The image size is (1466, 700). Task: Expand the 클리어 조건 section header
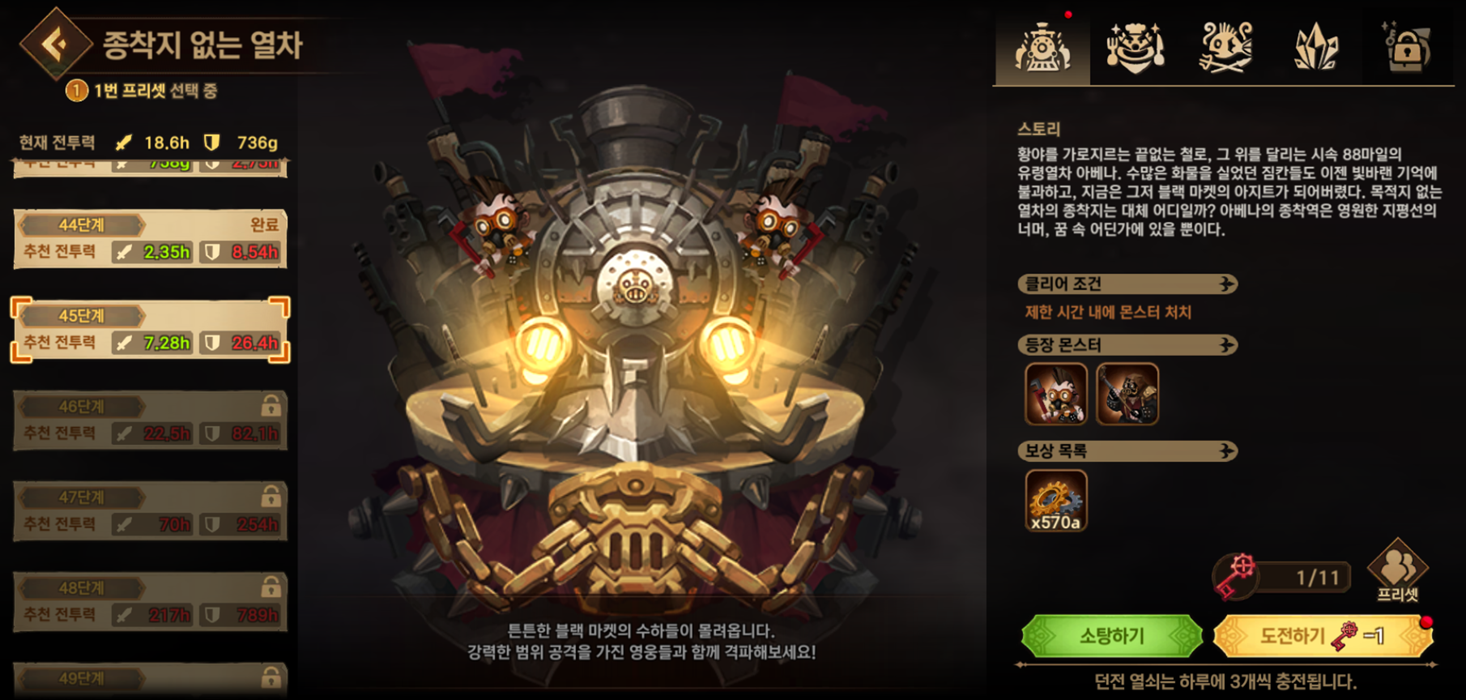(1127, 284)
